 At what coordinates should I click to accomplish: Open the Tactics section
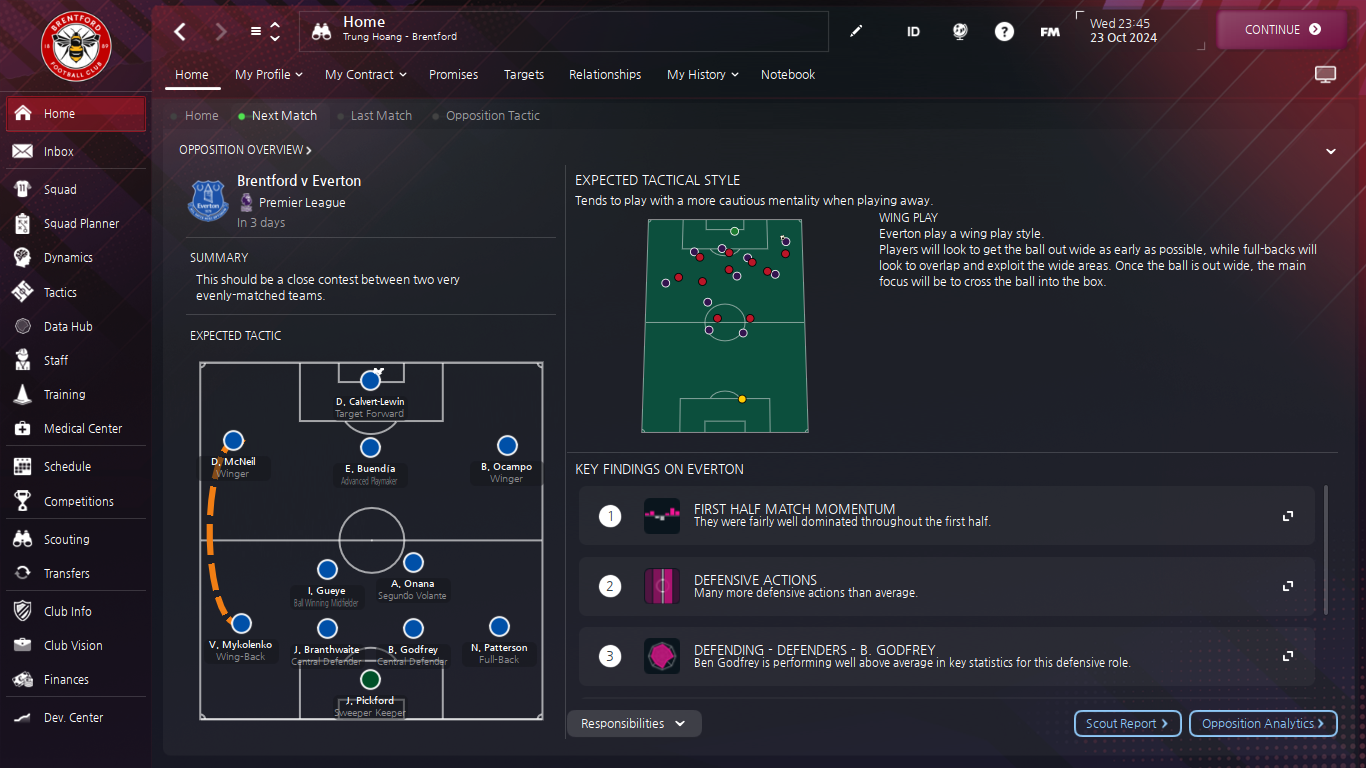click(x=60, y=293)
